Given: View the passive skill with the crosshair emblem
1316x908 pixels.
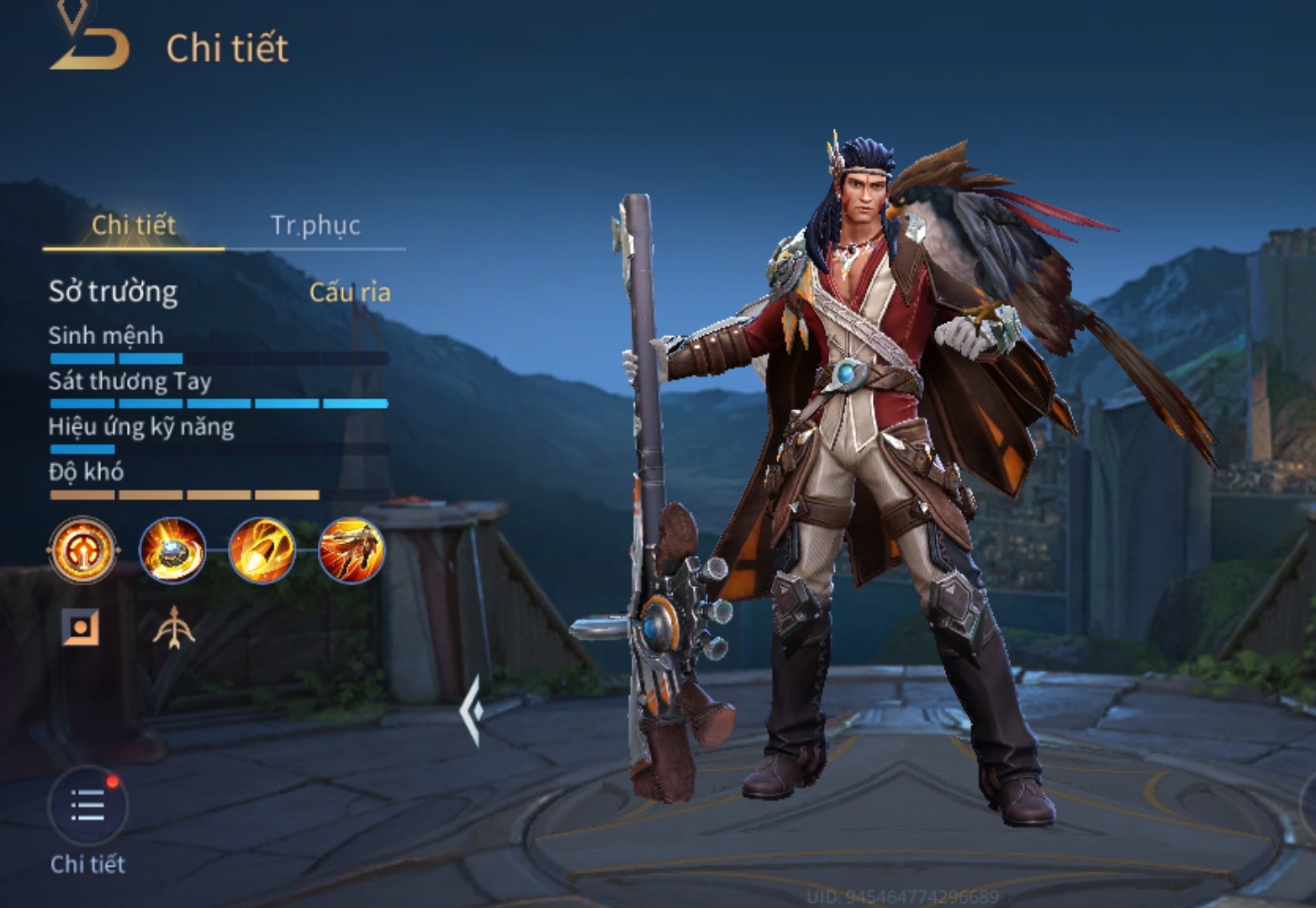Looking at the screenshot, I should click(82, 551).
